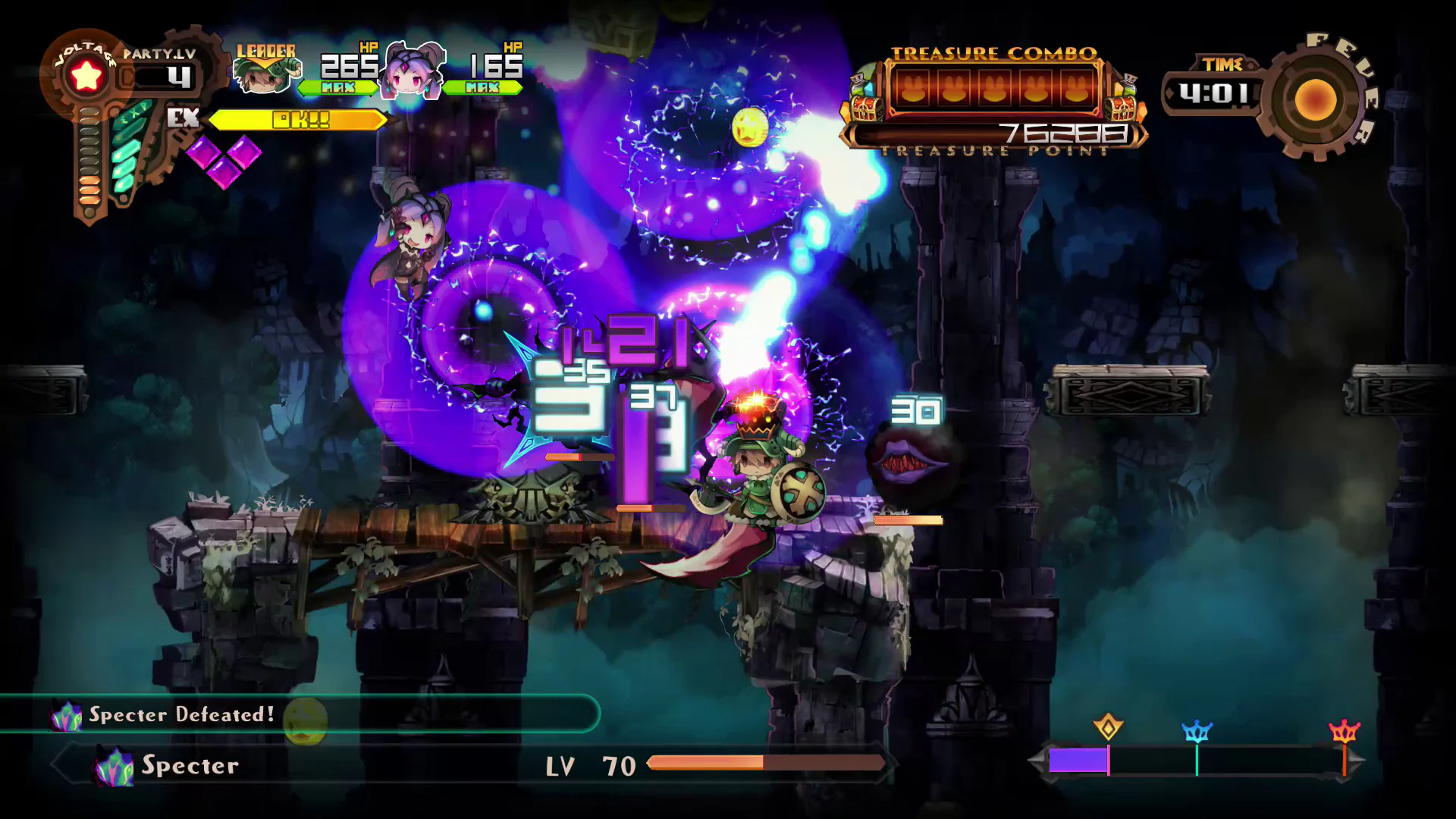Select the Treasure Combo header

995,52
